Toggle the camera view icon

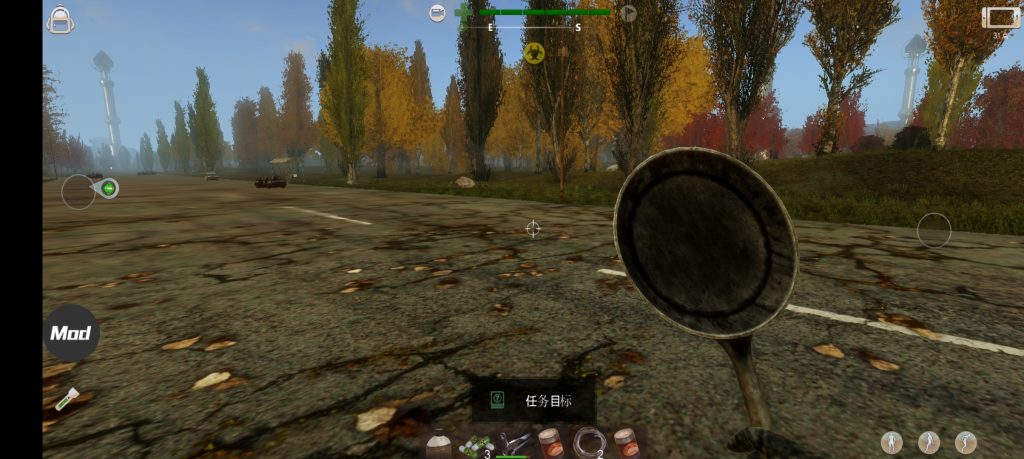click(438, 13)
